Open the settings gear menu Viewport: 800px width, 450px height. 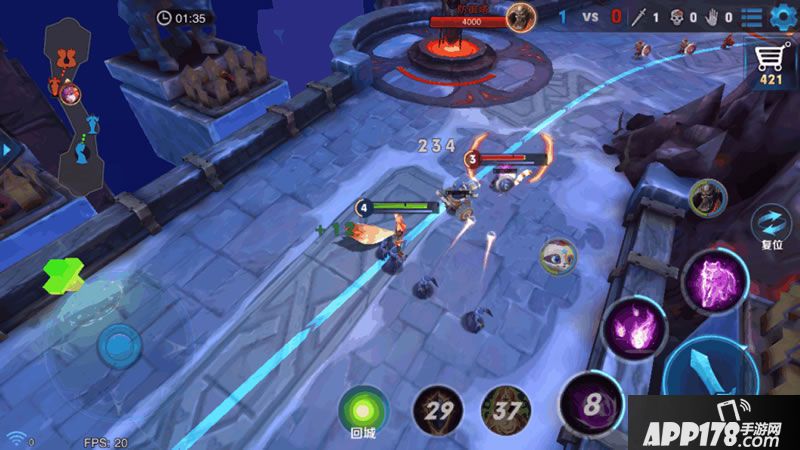tap(781, 17)
